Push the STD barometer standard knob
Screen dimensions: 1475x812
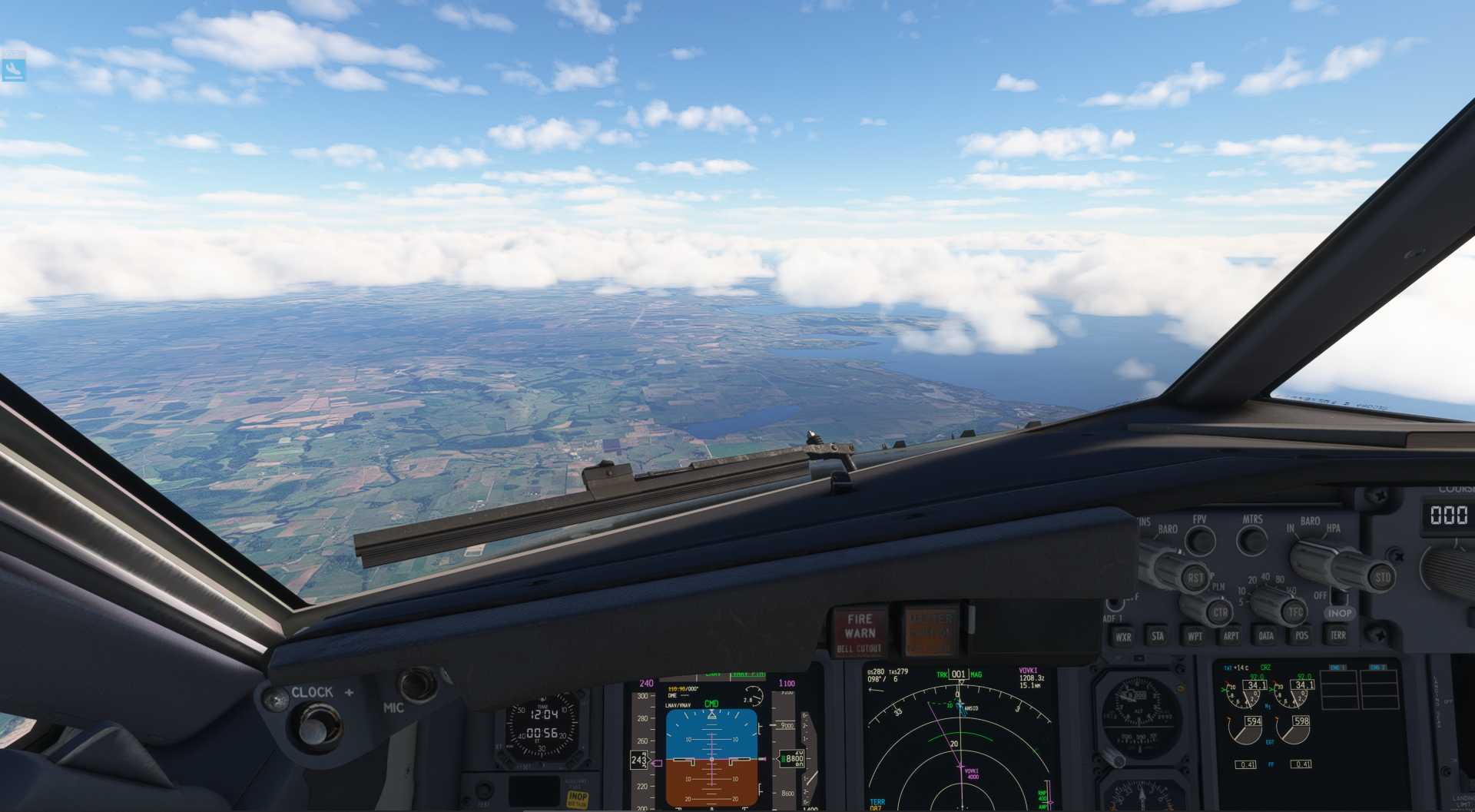coord(1381,577)
